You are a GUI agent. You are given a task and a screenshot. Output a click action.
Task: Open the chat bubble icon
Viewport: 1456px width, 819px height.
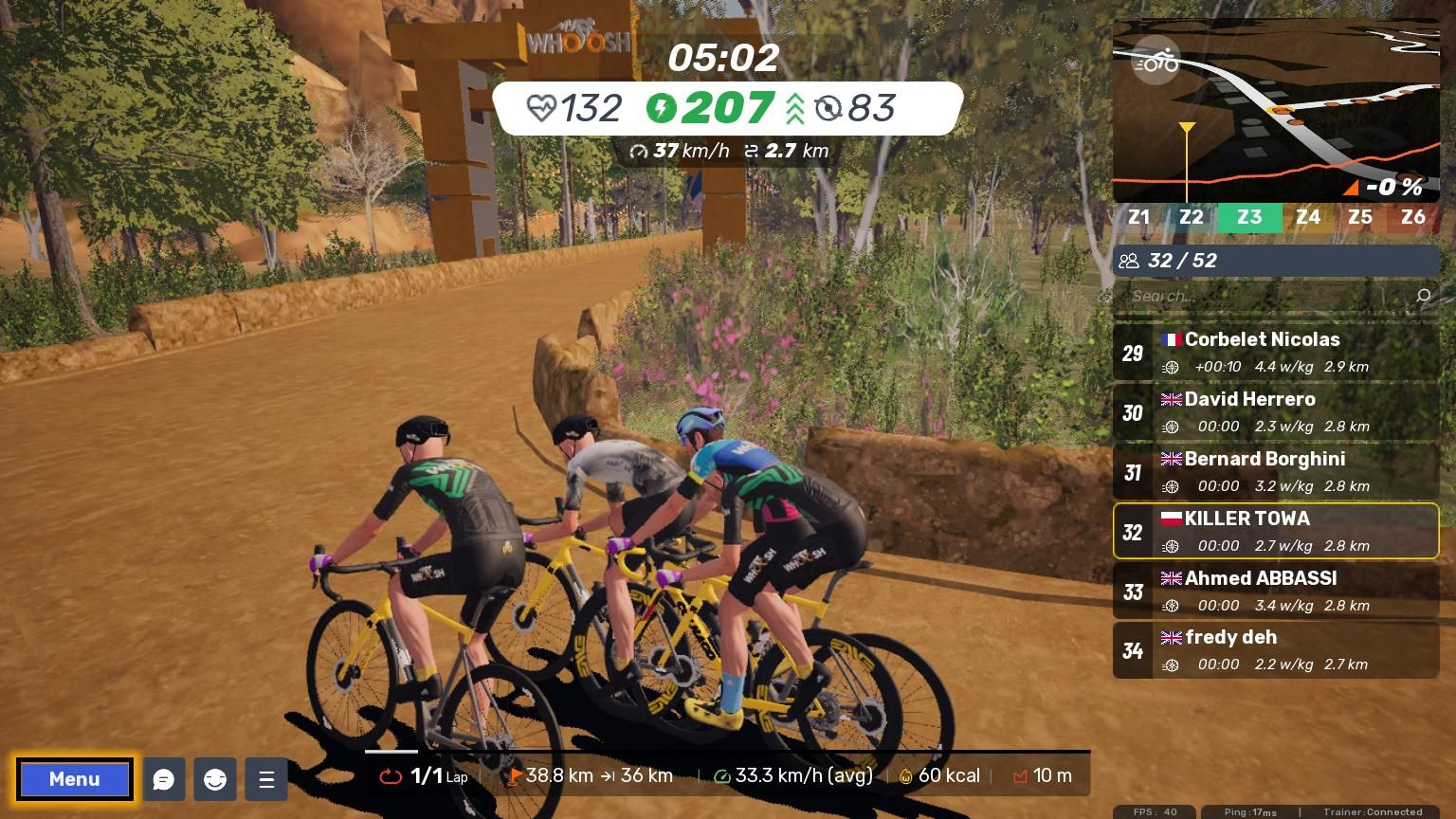tap(164, 779)
